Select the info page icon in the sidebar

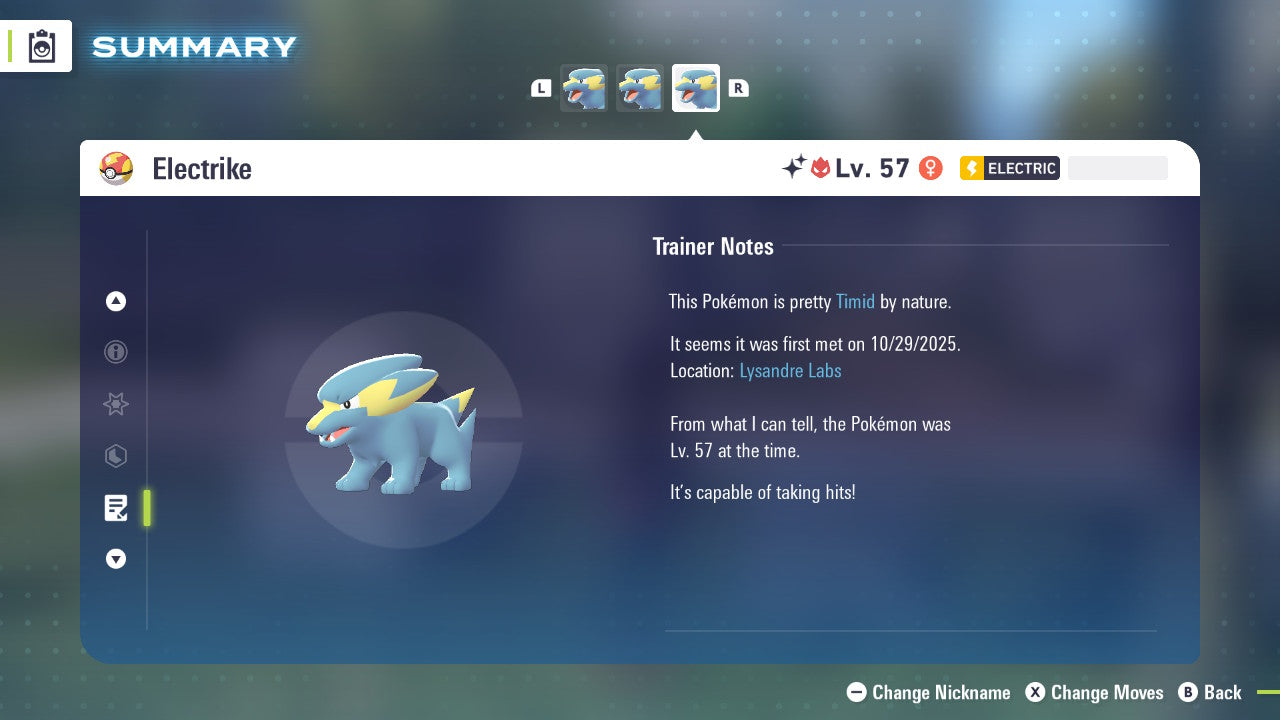[116, 353]
